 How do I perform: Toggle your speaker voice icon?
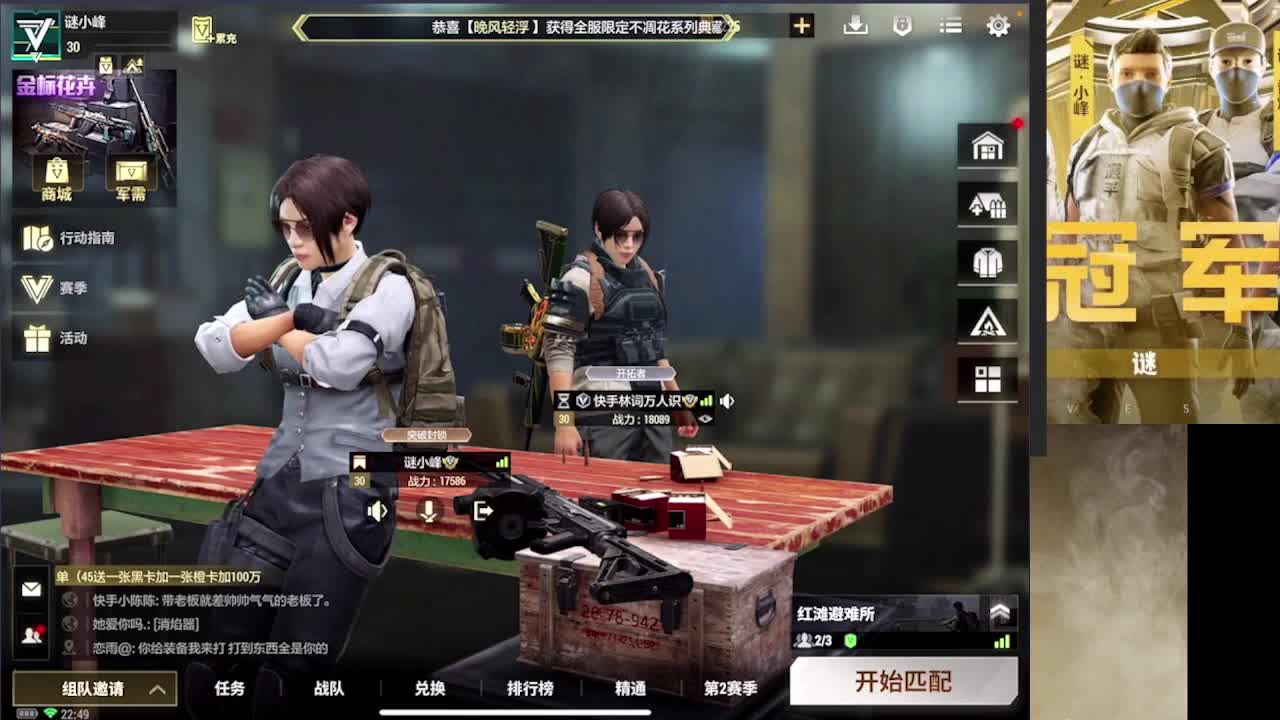click(x=376, y=511)
